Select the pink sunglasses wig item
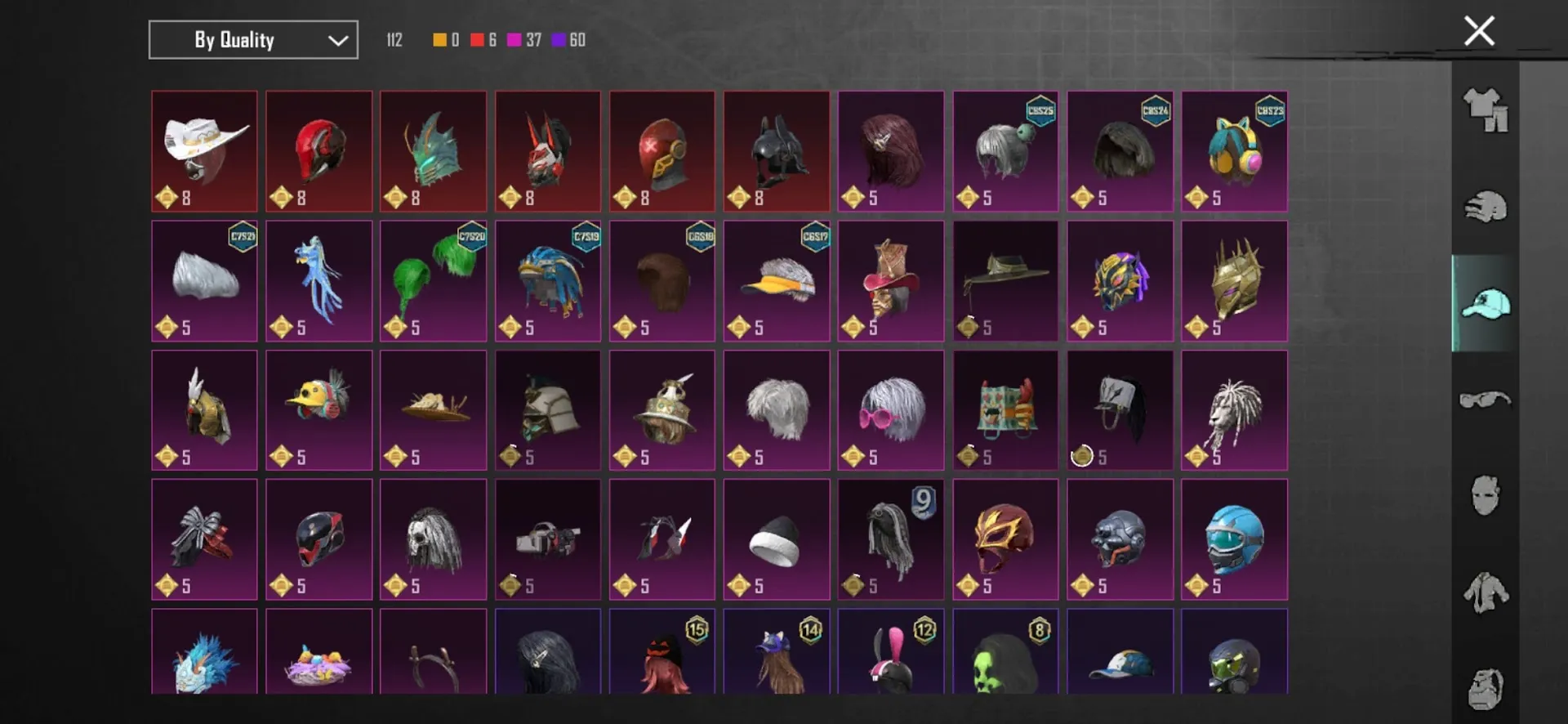 (x=891, y=409)
